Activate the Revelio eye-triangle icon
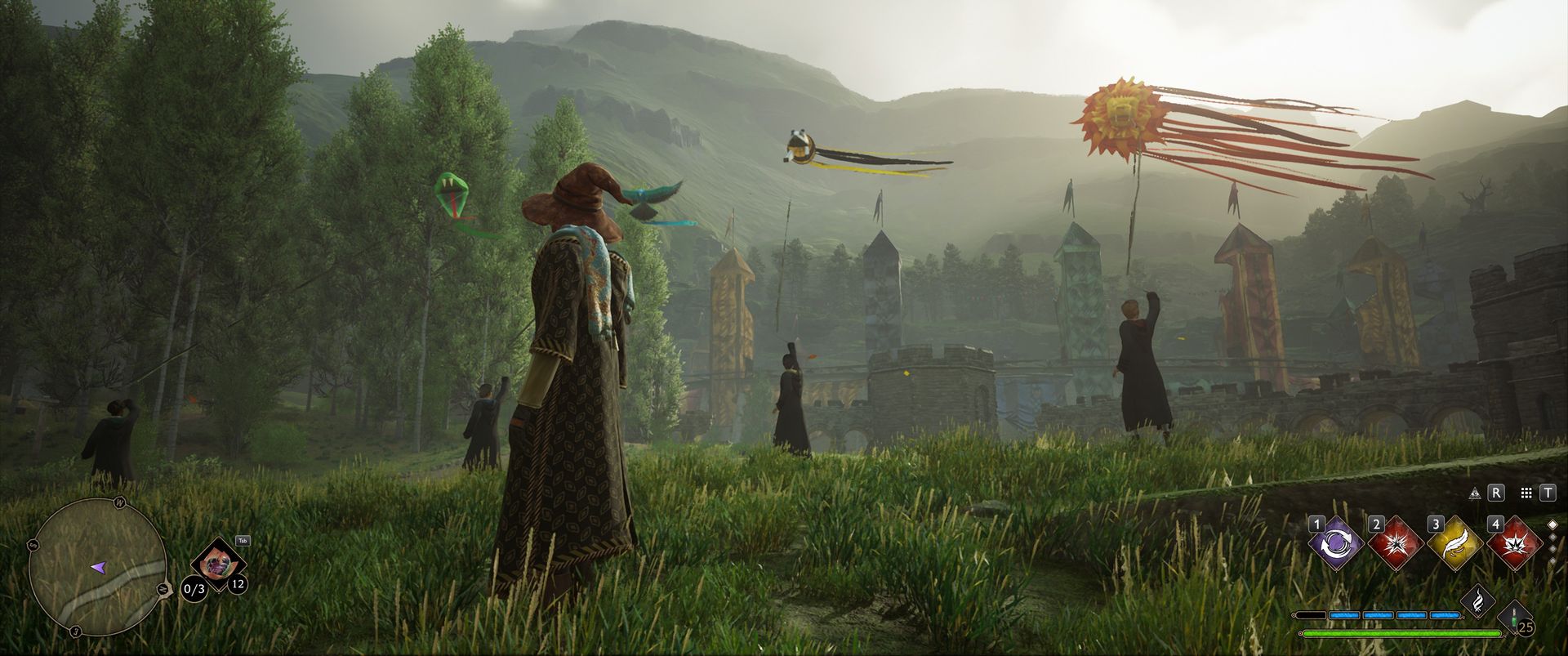The image size is (1568, 656). click(1475, 493)
